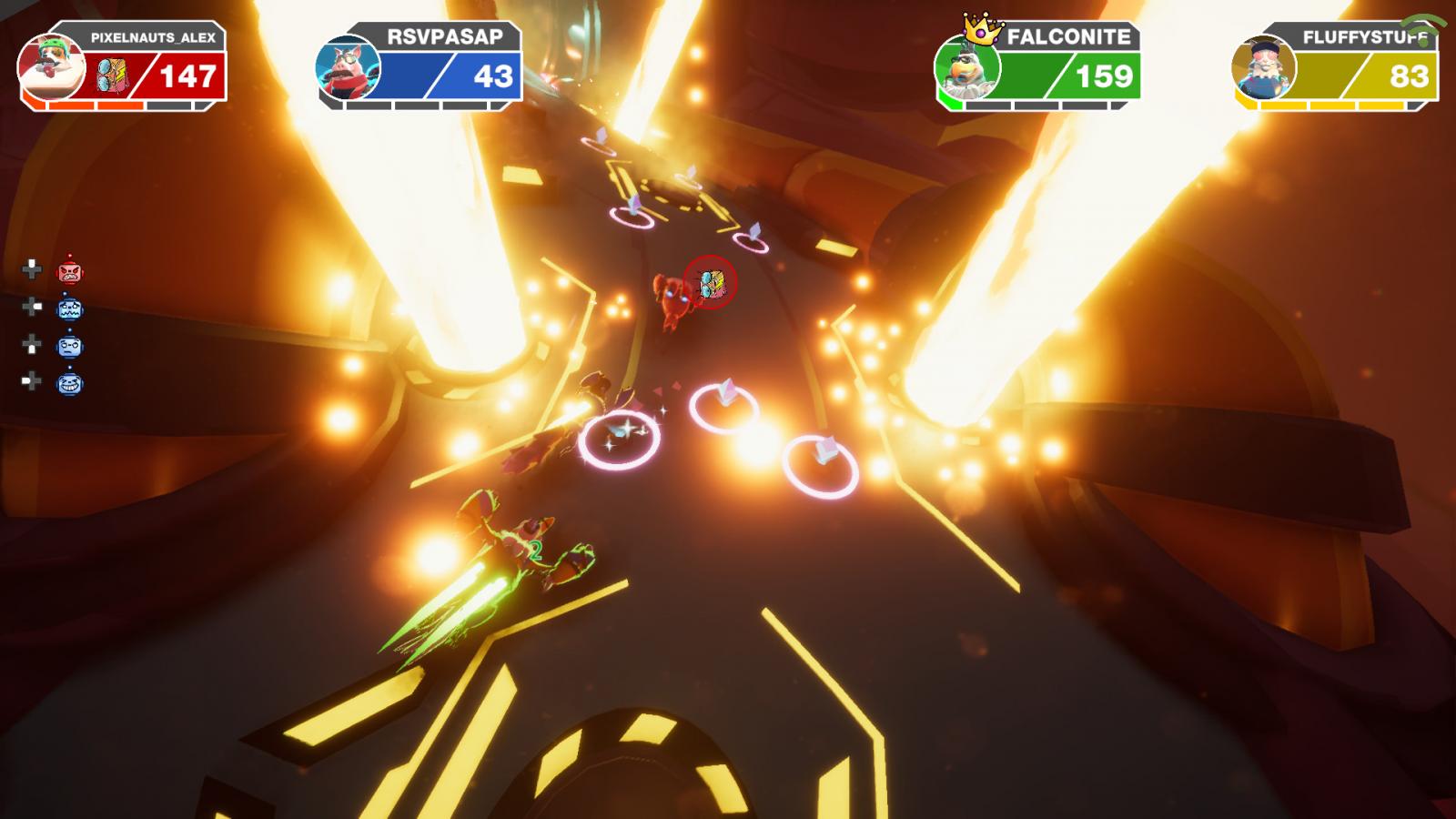Choose the scared blue robot emote
This screenshot has width=1456, height=819.
click(70, 309)
